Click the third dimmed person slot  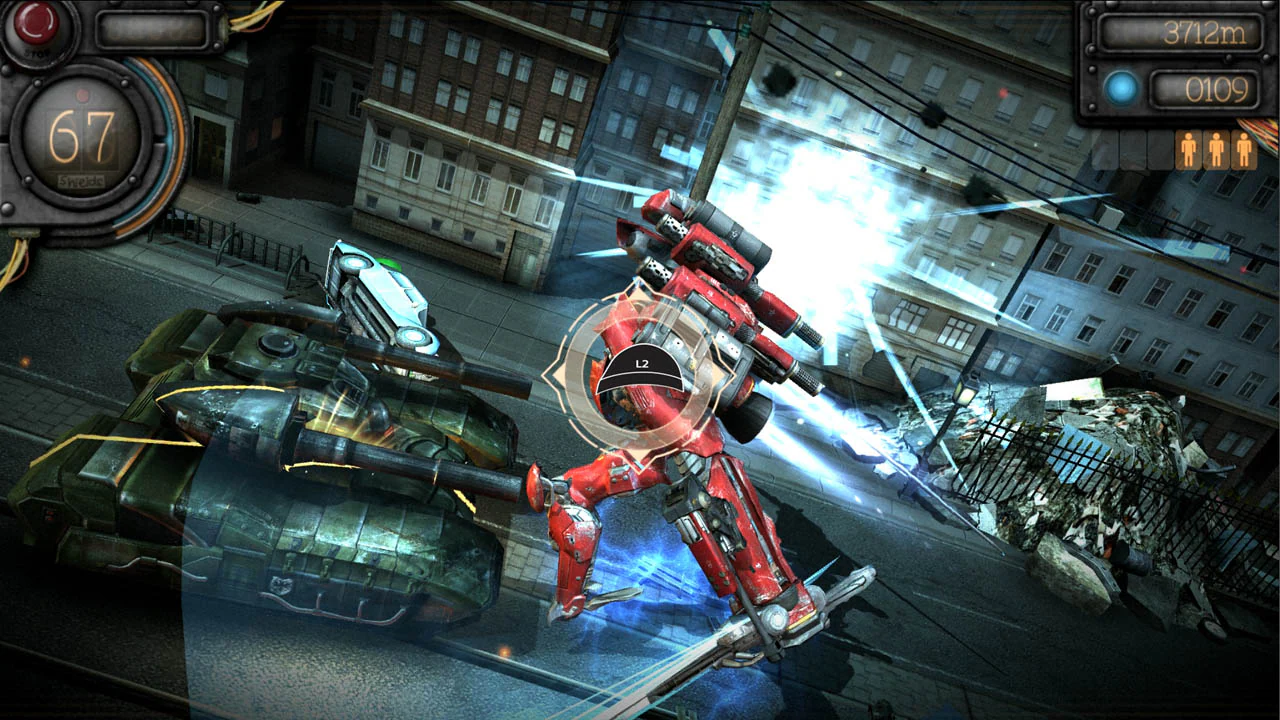(x=1158, y=150)
